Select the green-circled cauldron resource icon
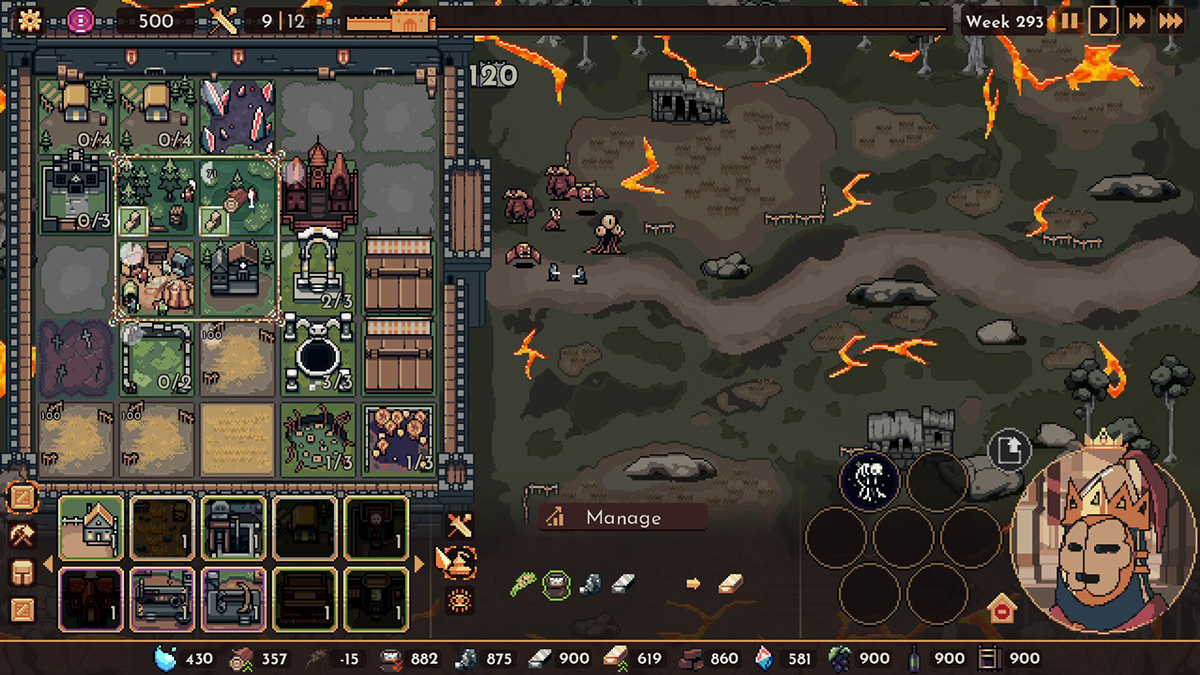This screenshot has height=675, width=1200. 557,583
